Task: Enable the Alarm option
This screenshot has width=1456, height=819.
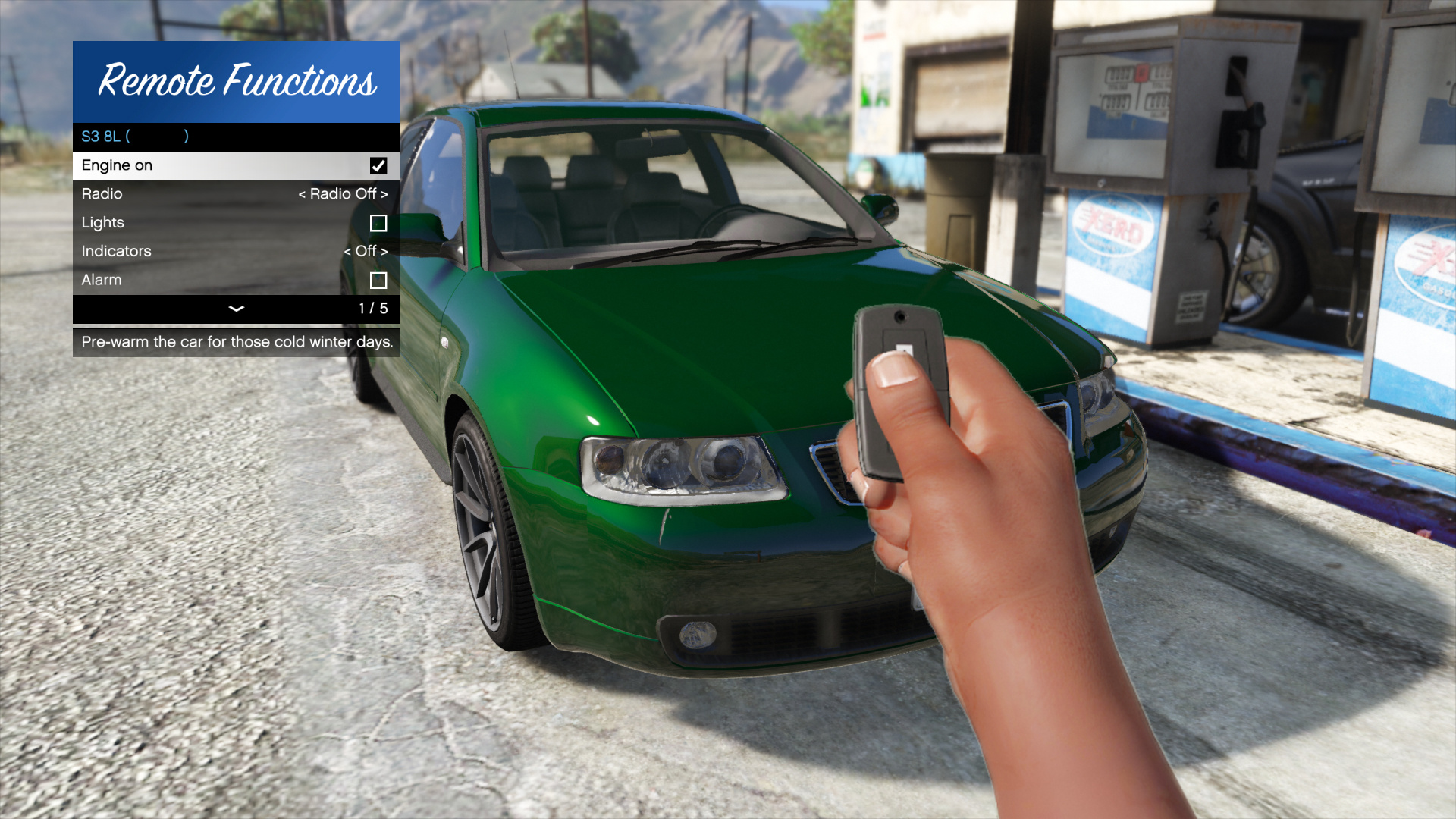Action: pyautogui.click(x=377, y=280)
